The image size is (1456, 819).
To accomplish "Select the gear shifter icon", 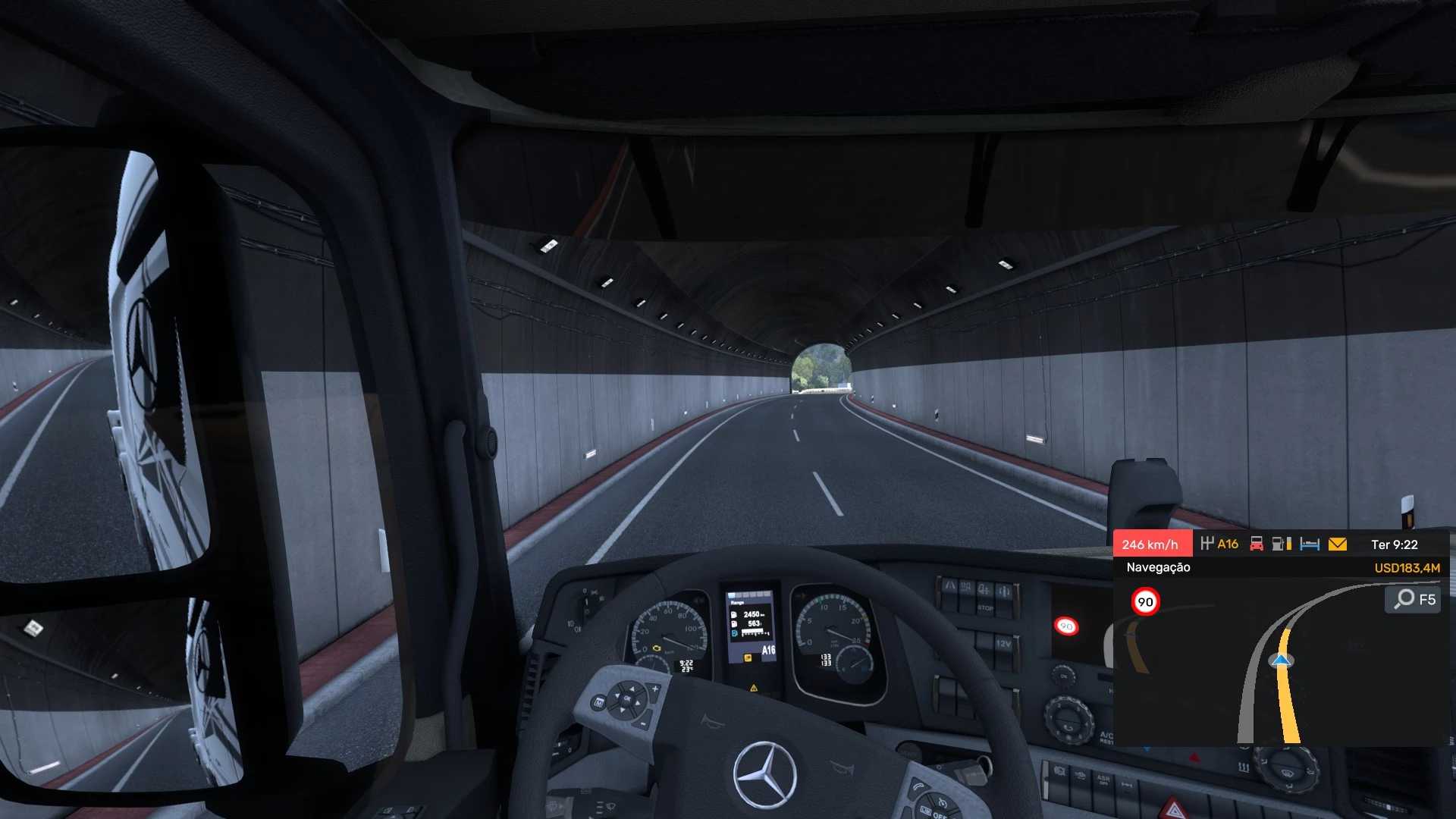I will 1207,544.
